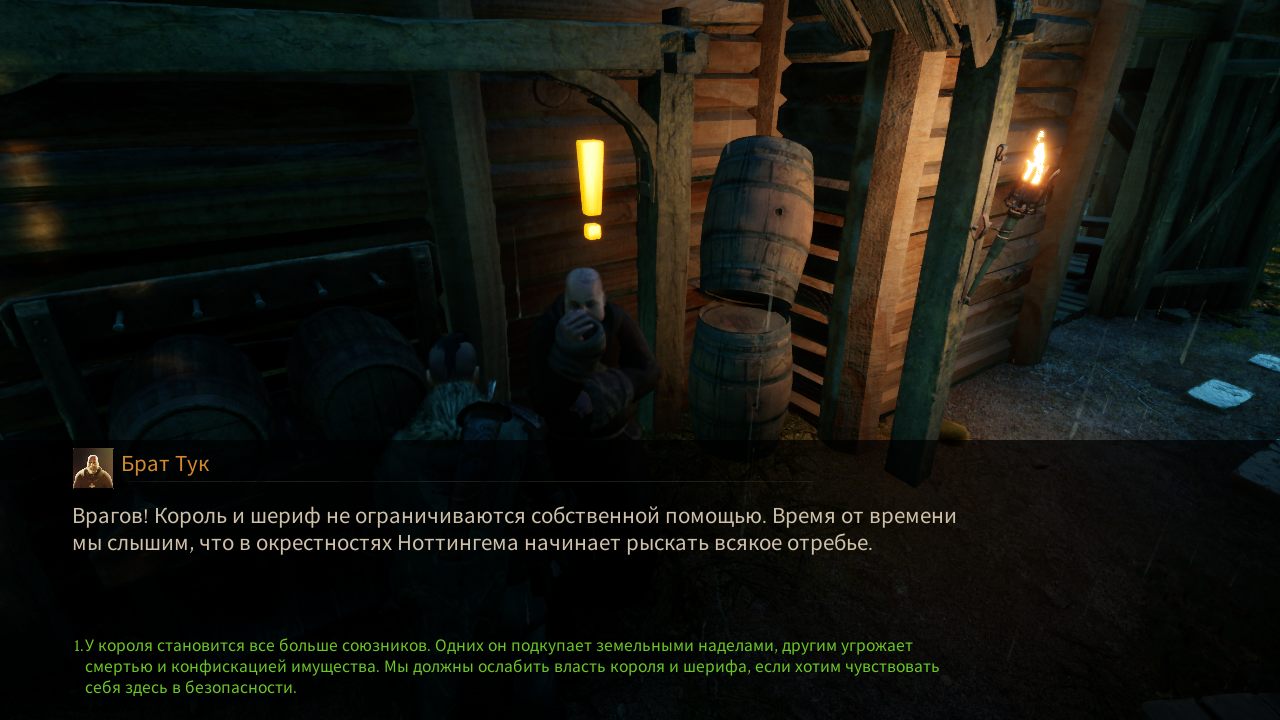This screenshot has width=1280, height=720.
Task: Click Brother Tuck's portrait icon
Action: click(x=91, y=466)
